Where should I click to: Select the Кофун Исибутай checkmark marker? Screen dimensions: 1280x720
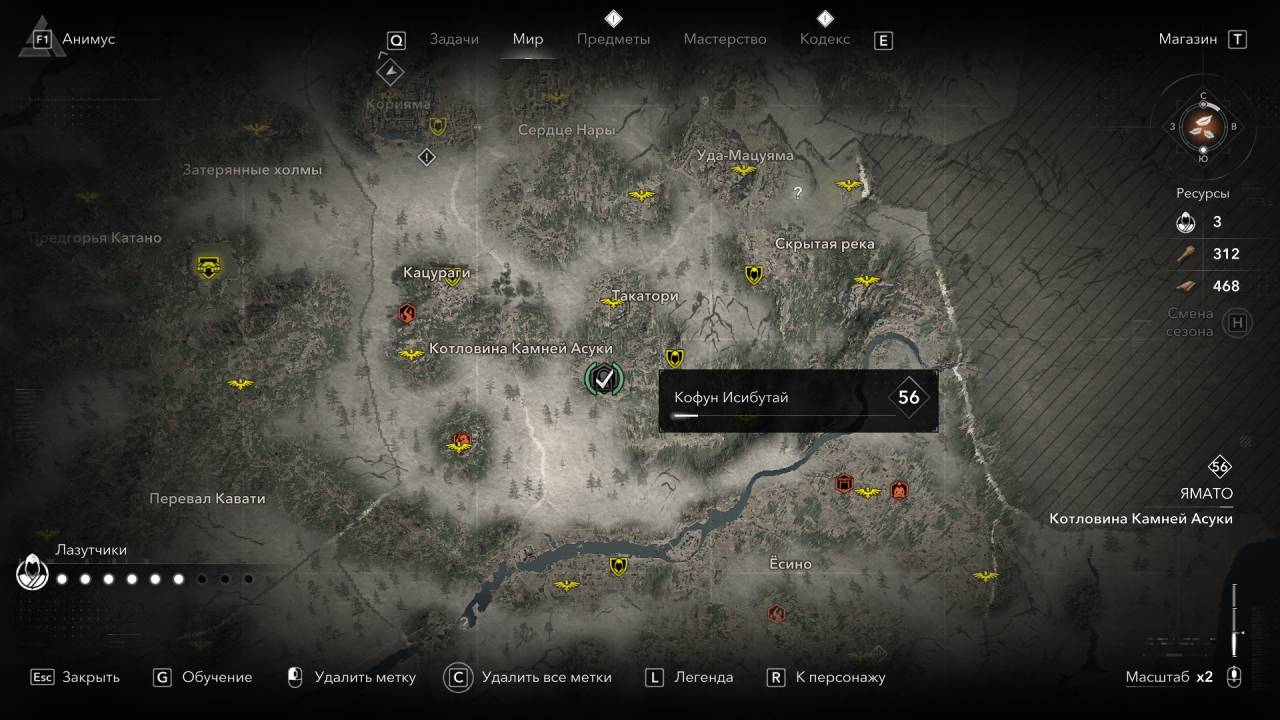[x=603, y=378]
